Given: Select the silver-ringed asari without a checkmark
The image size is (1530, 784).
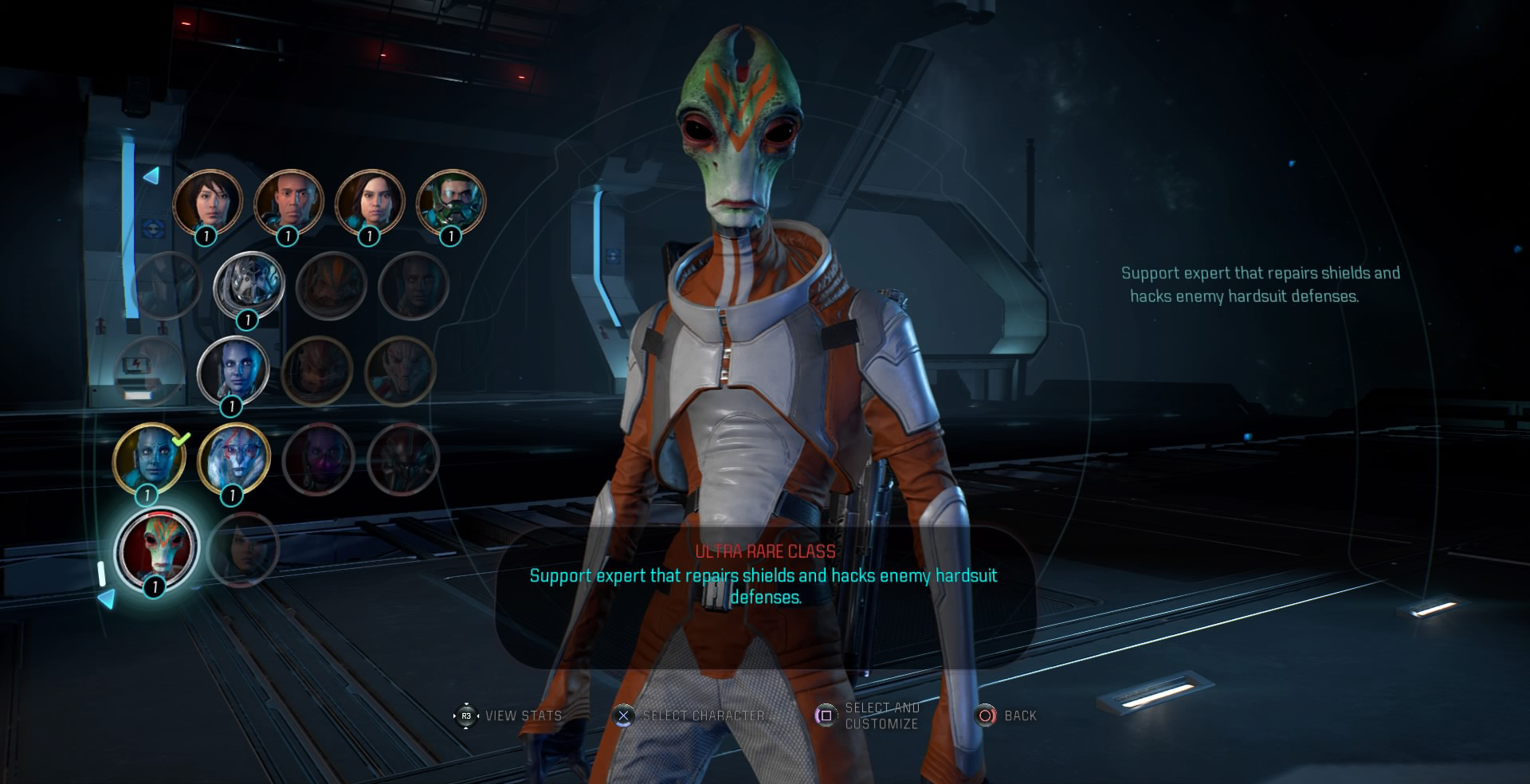Looking at the screenshot, I should tap(233, 371).
